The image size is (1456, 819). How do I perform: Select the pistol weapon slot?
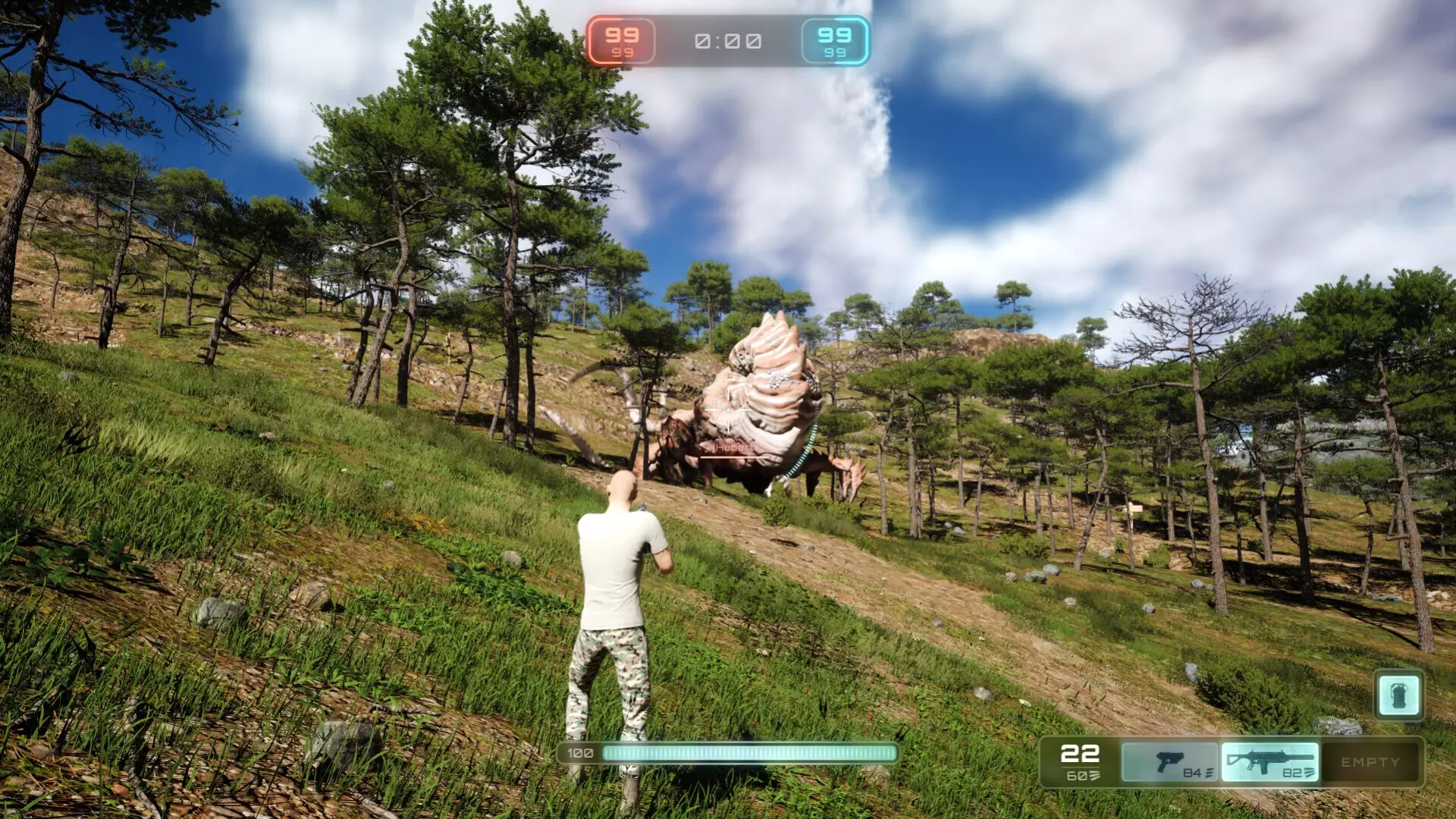[1169, 762]
